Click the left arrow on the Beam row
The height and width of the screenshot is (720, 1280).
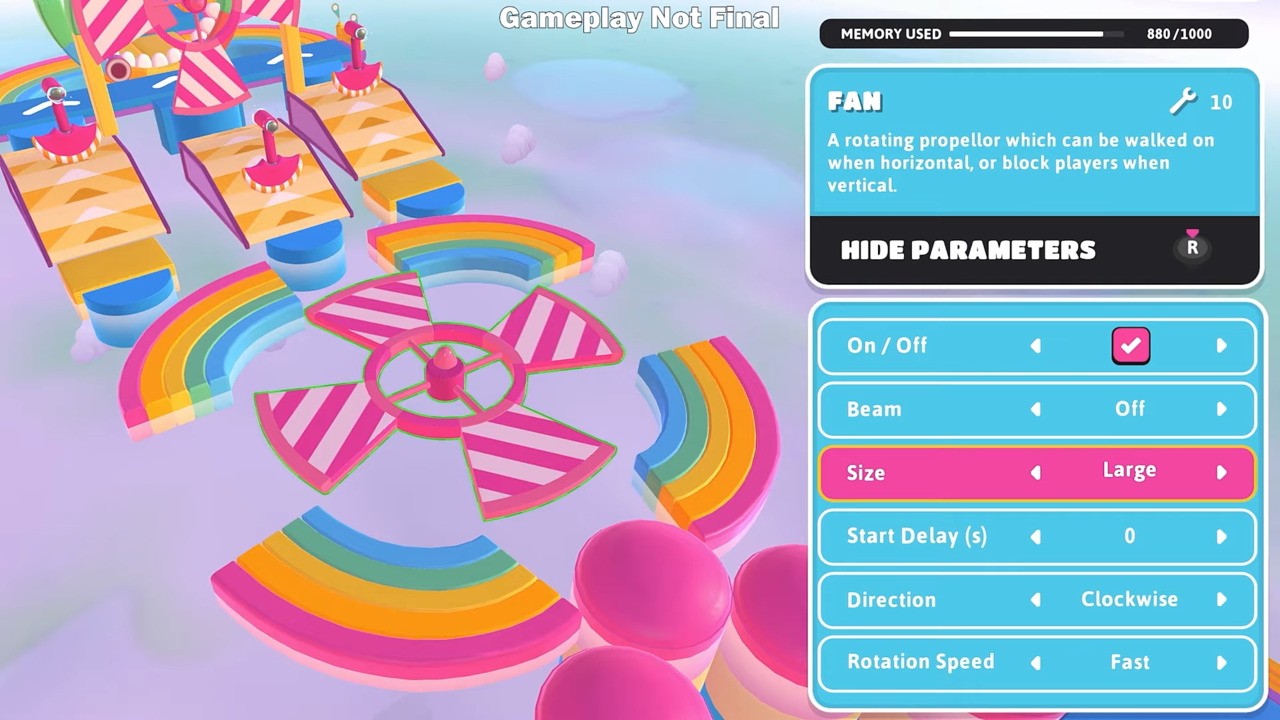pyautogui.click(x=1035, y=409)
